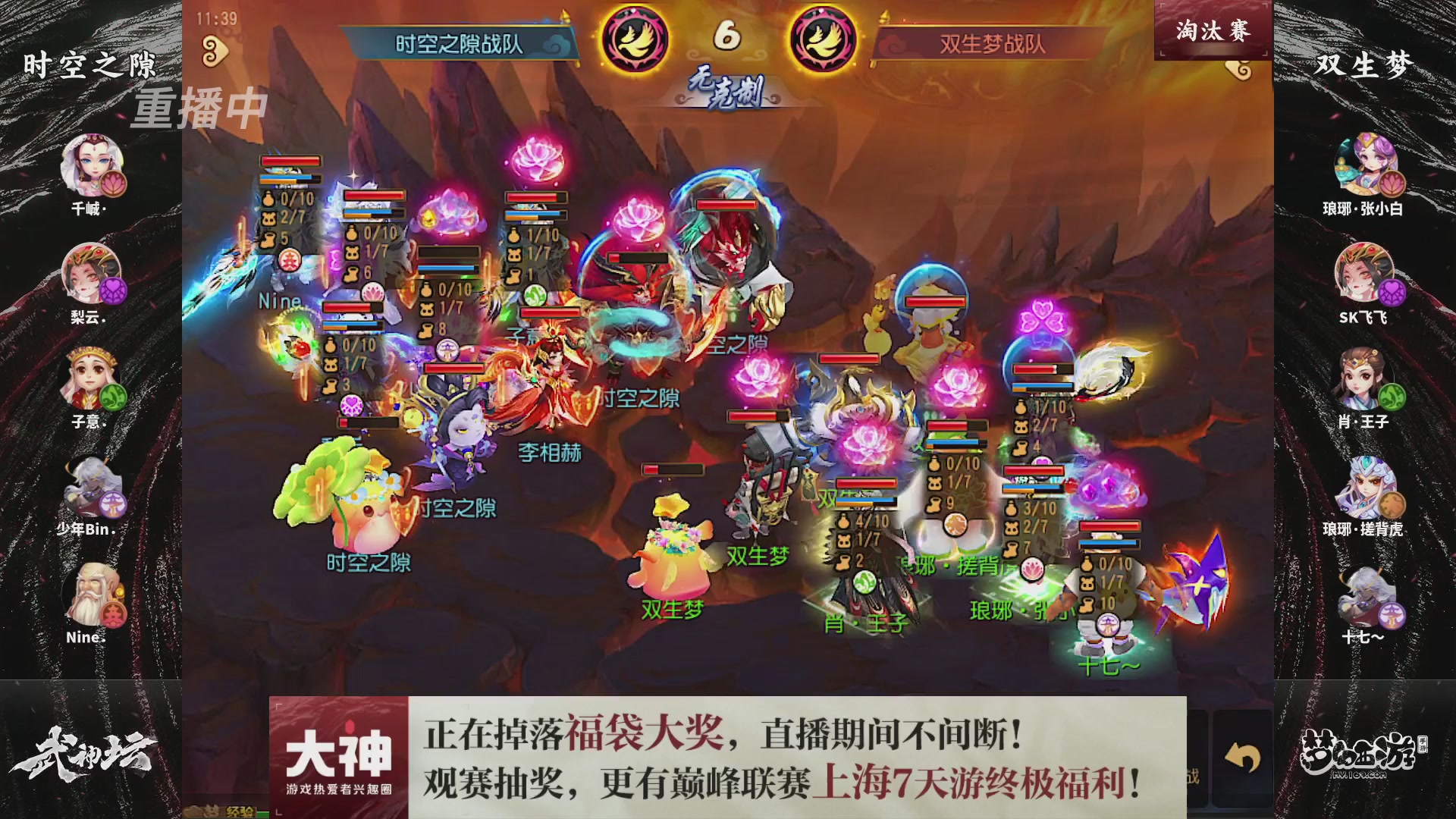The width and height of the screenshot is (1456, 819).
Task: Click the small pennant icon beside the score area
Action: (566, 14)
